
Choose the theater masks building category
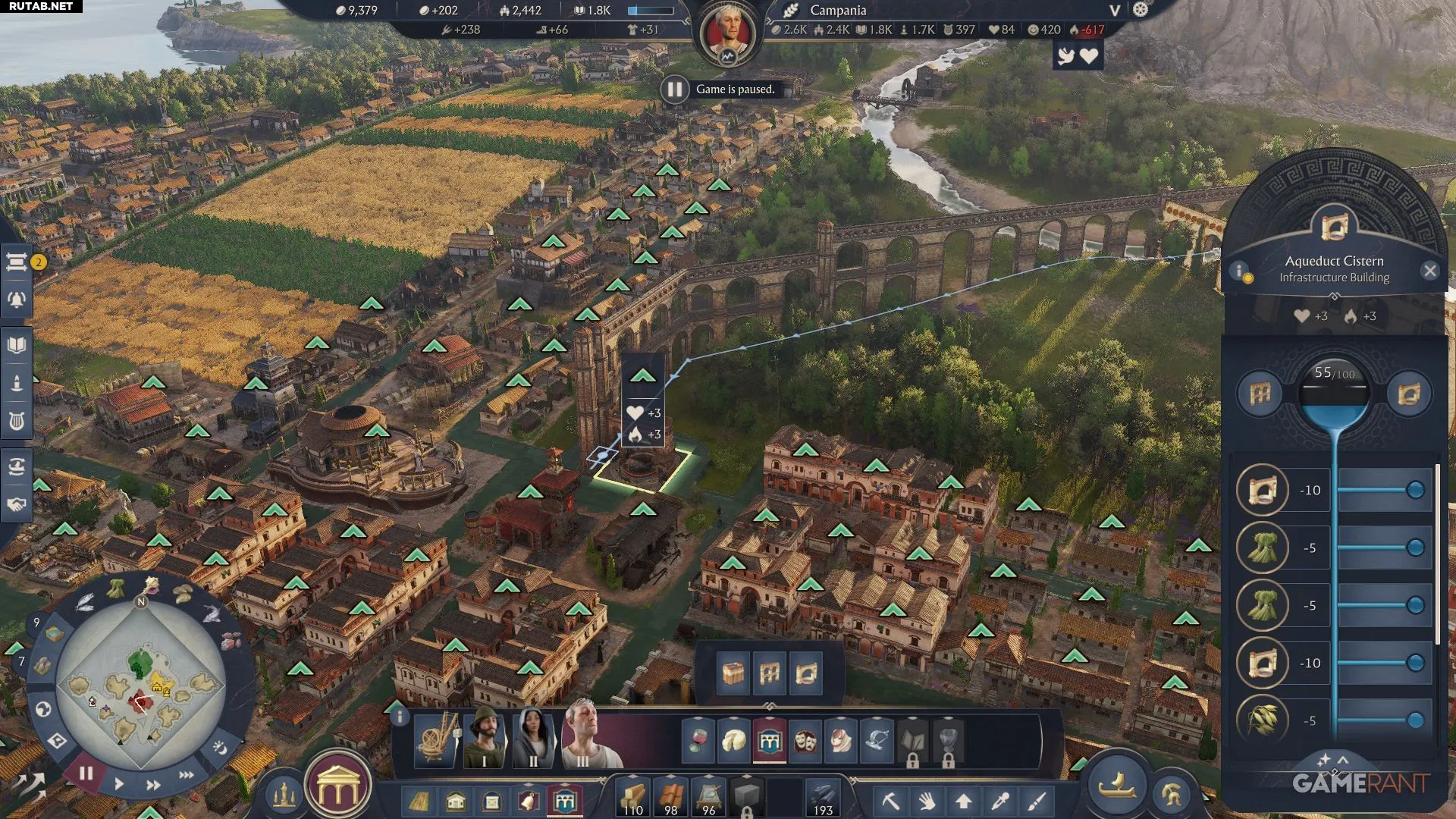coord(805,740)
